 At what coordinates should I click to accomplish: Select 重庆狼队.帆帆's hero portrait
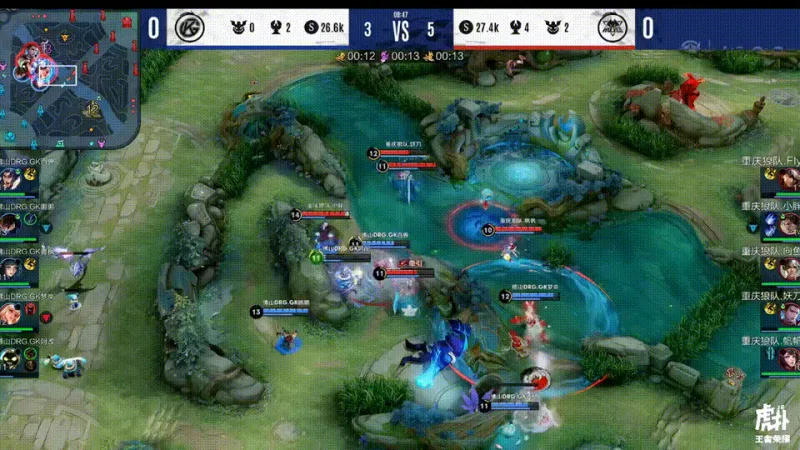coord(789,359)
